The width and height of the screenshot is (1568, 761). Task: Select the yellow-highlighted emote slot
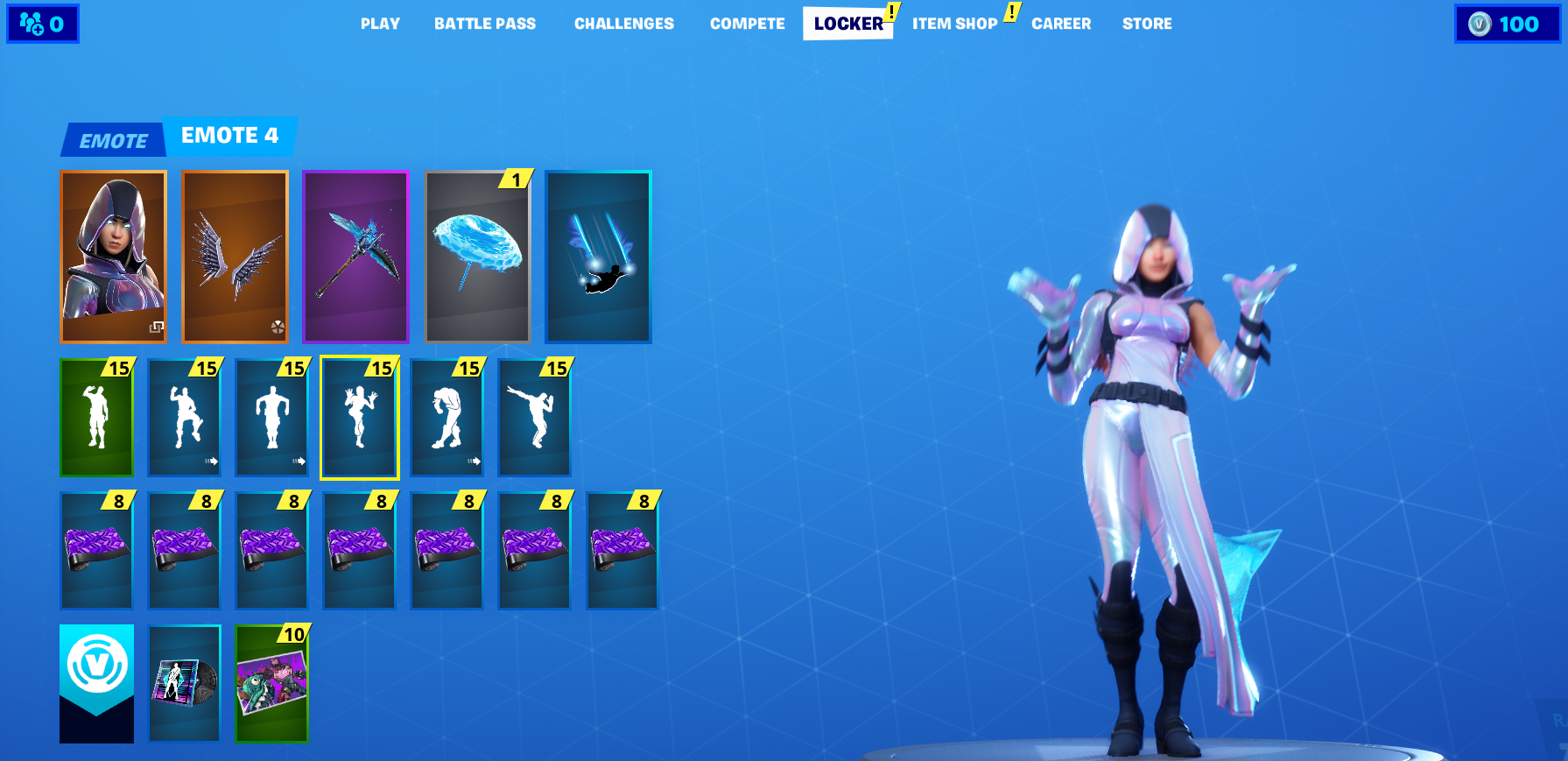pyautogui.click(x=359, y=418)
